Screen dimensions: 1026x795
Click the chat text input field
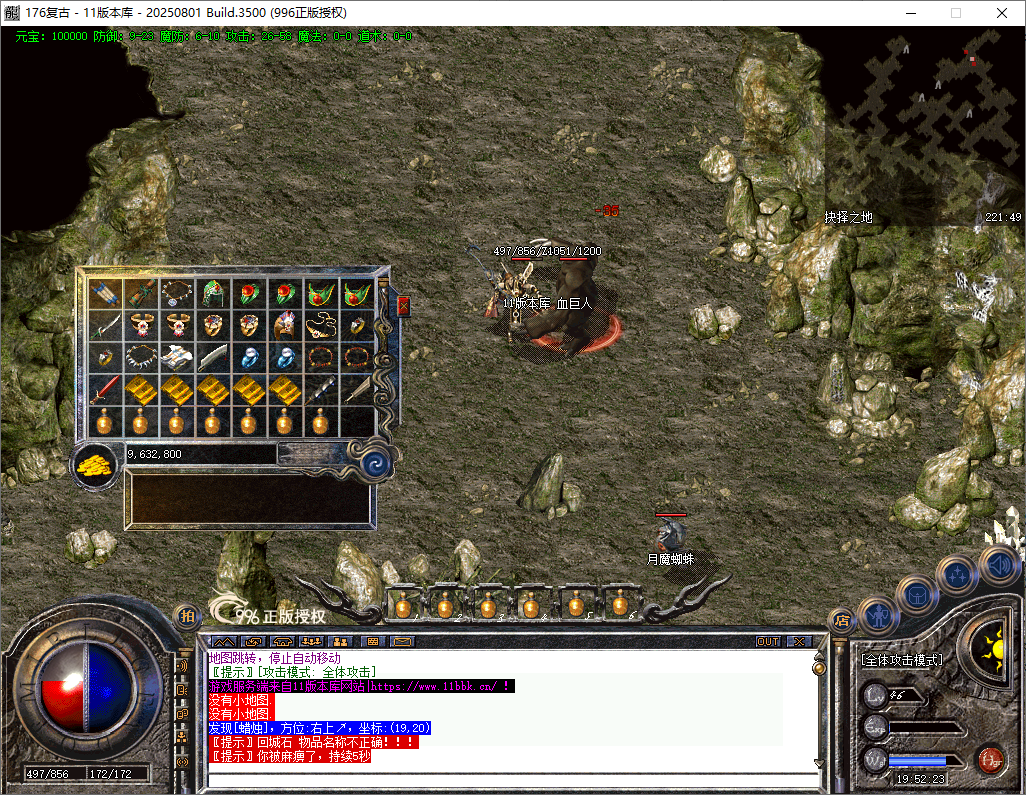[x=510, y=781]
